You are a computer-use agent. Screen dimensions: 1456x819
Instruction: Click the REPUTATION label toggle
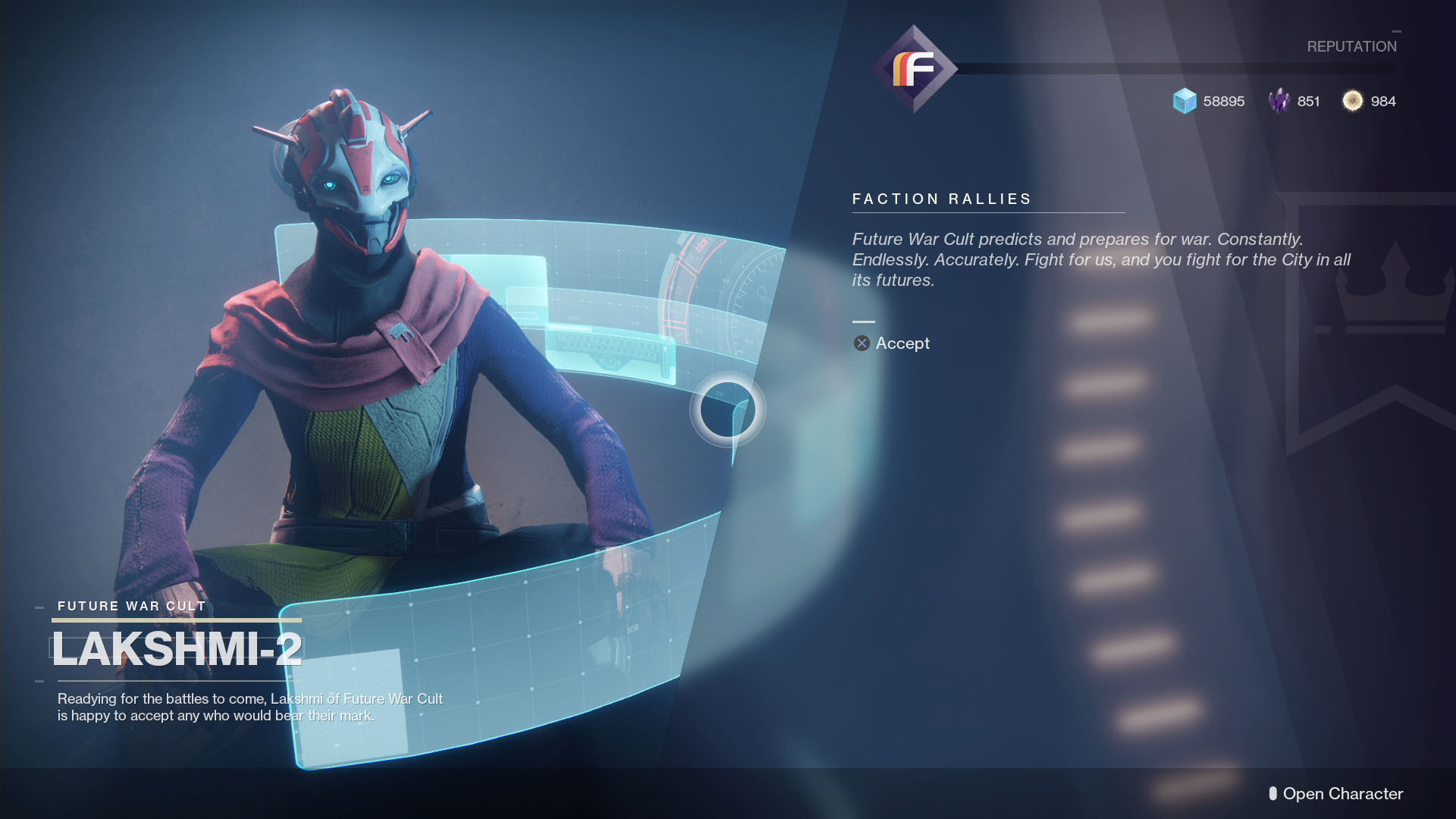(x=1352, y=45)
